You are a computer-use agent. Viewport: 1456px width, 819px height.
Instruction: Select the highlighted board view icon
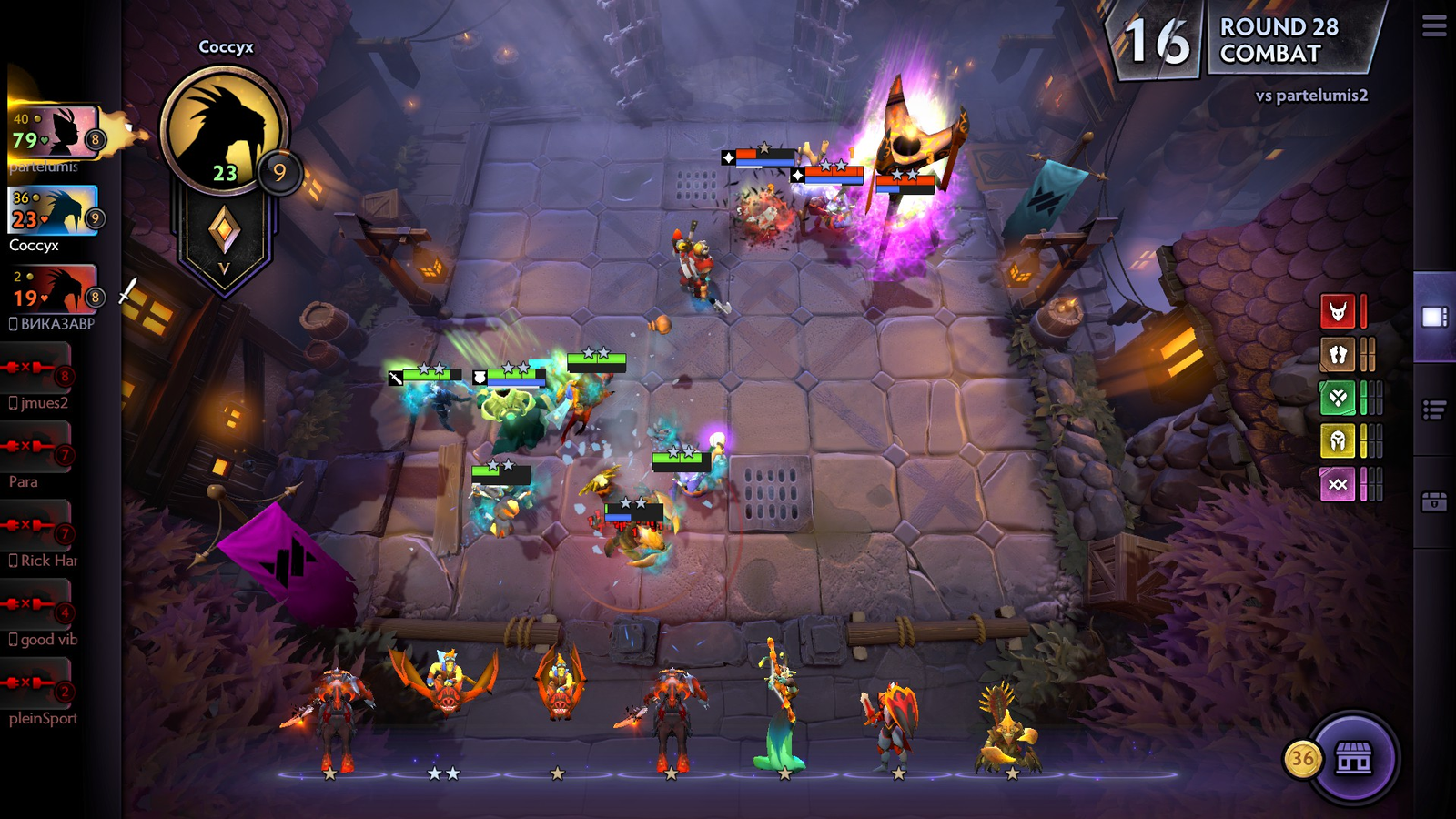pyautogui.click(x=1436, y=318)
